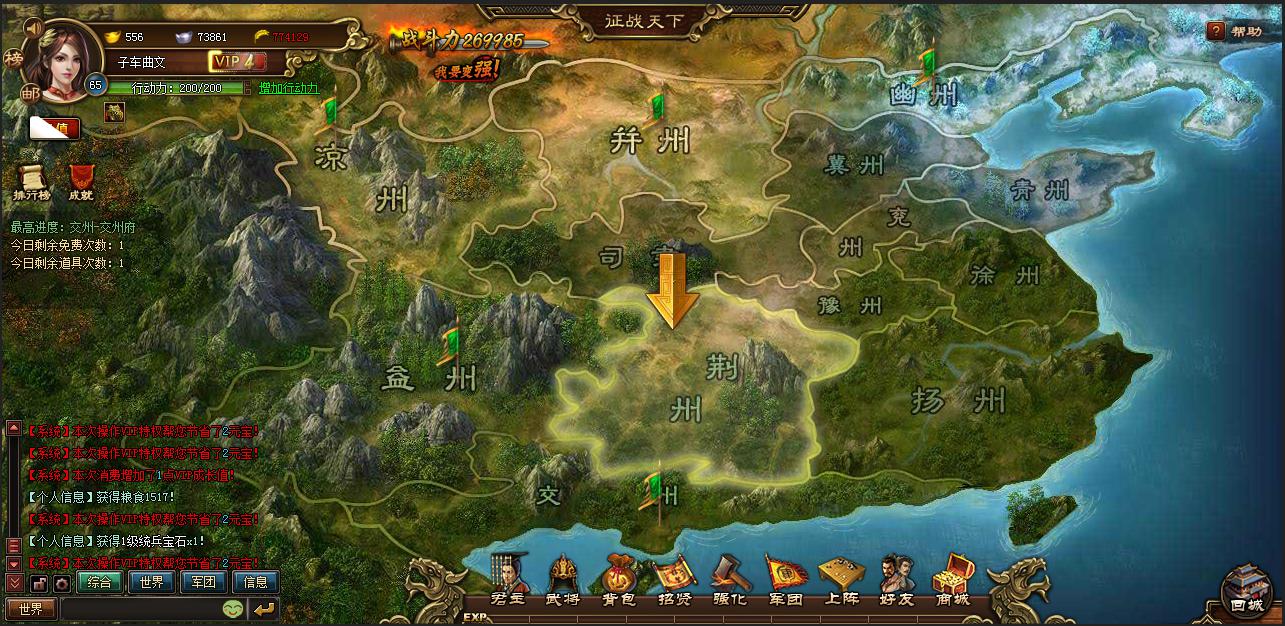Switch chat to the 军团 tab
Viewport: 1285px width, 626px height.
click(203, 582)
